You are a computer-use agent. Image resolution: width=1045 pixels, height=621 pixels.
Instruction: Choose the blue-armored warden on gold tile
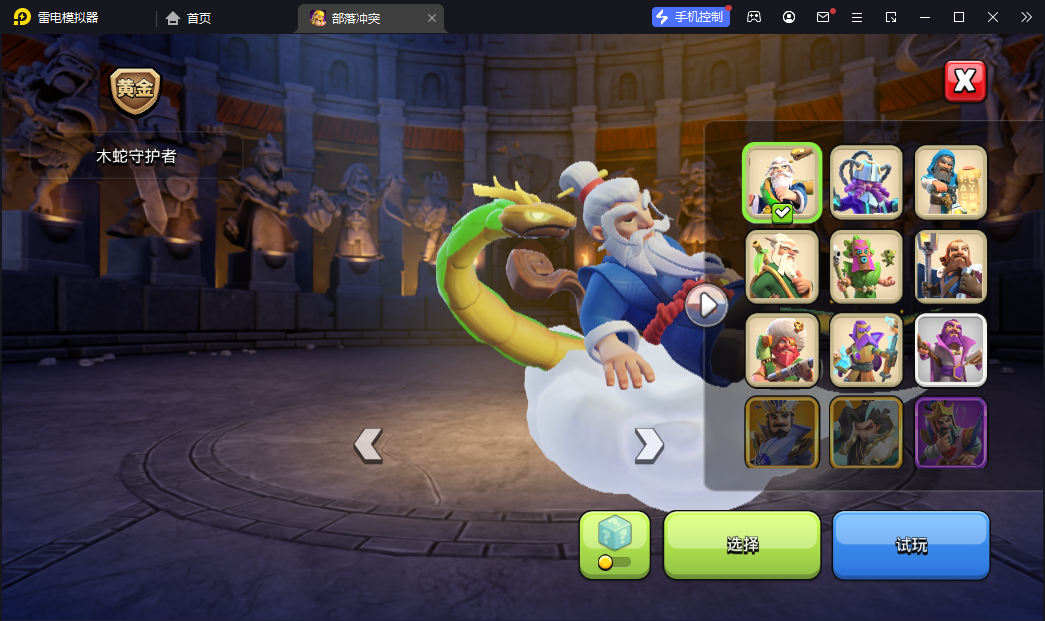(x=782, y=432)
